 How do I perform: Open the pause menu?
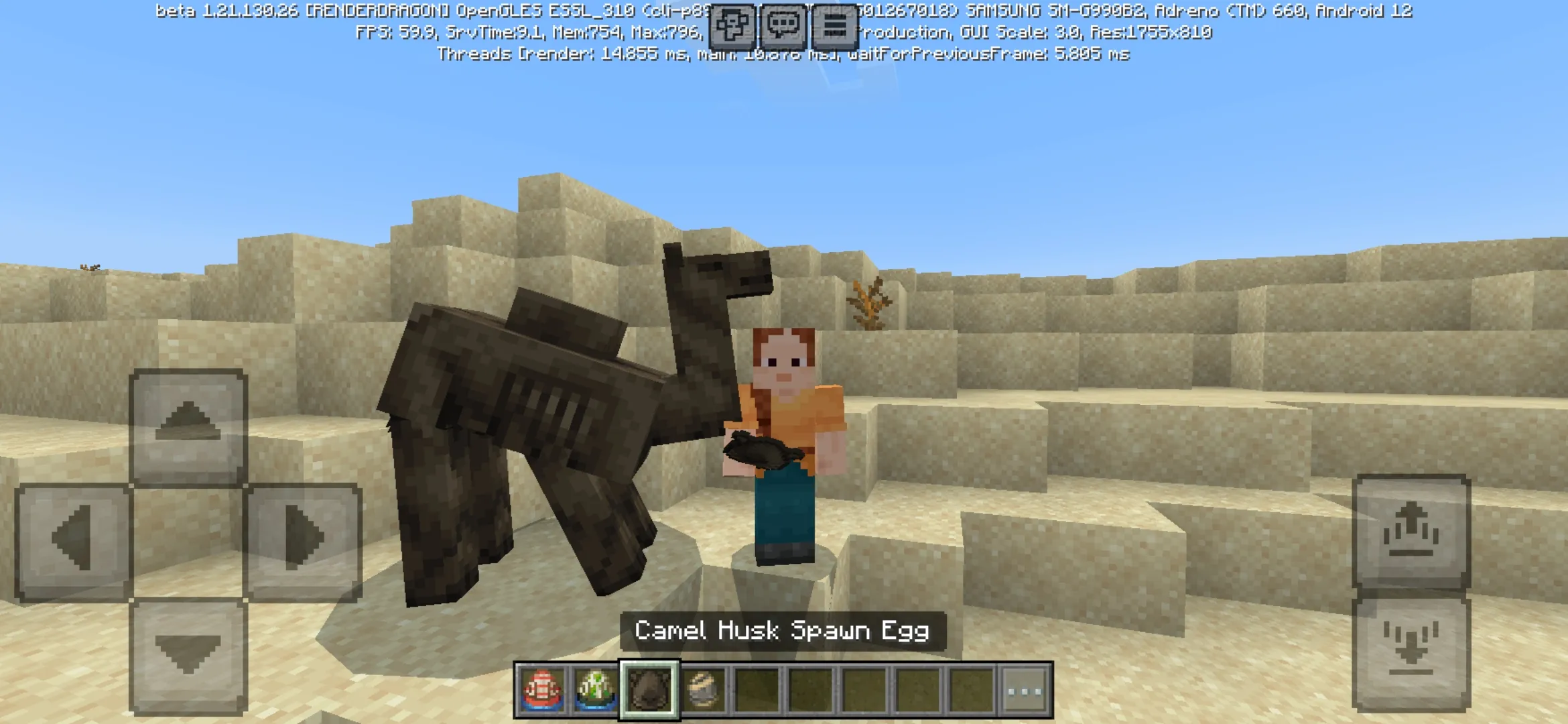coord(836,25)
